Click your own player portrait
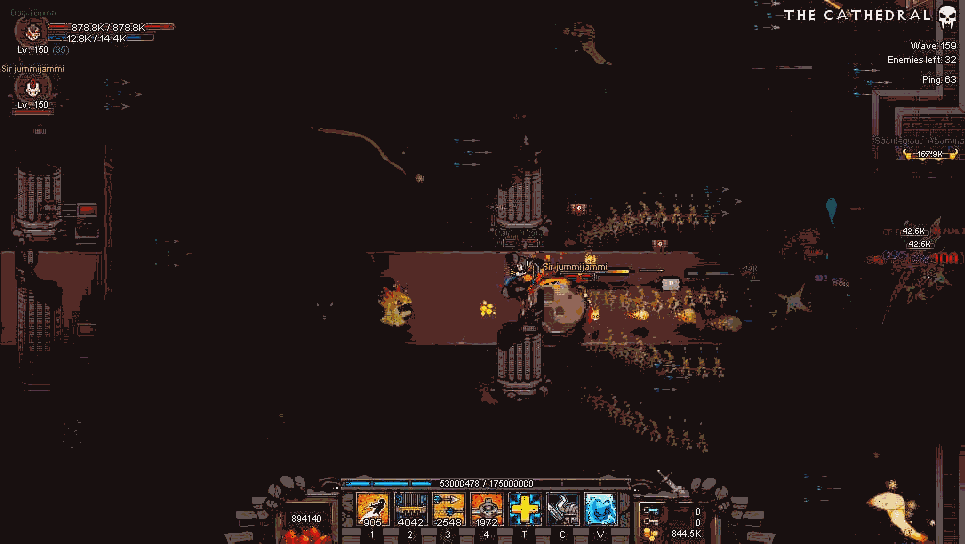Image resolution: width=965 pixels, height=544 pixels. [x=32, y=30]
